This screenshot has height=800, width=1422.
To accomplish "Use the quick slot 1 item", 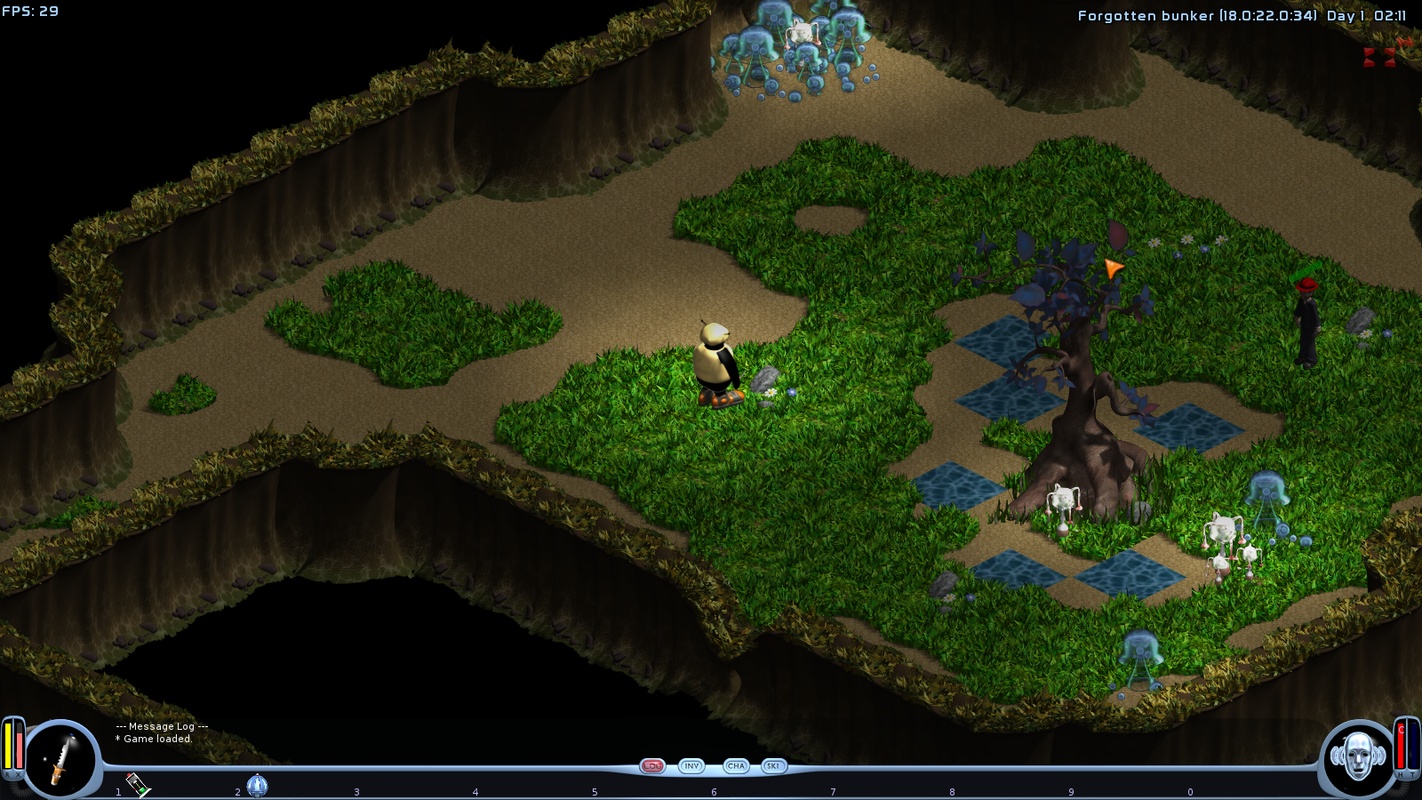I will pyautogui.click(x=138, y=785).
